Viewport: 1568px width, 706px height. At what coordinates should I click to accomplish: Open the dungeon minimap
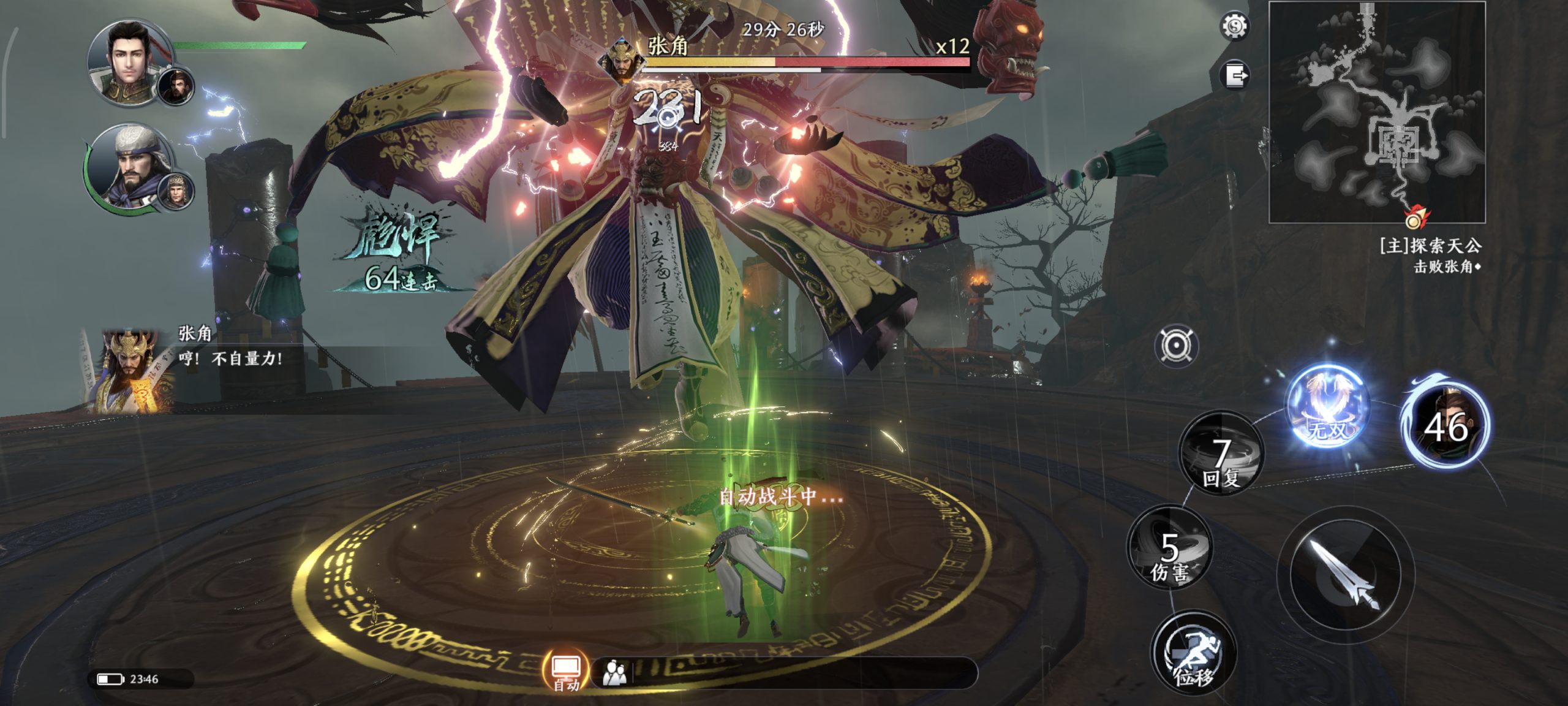[x=1377, y=112]
